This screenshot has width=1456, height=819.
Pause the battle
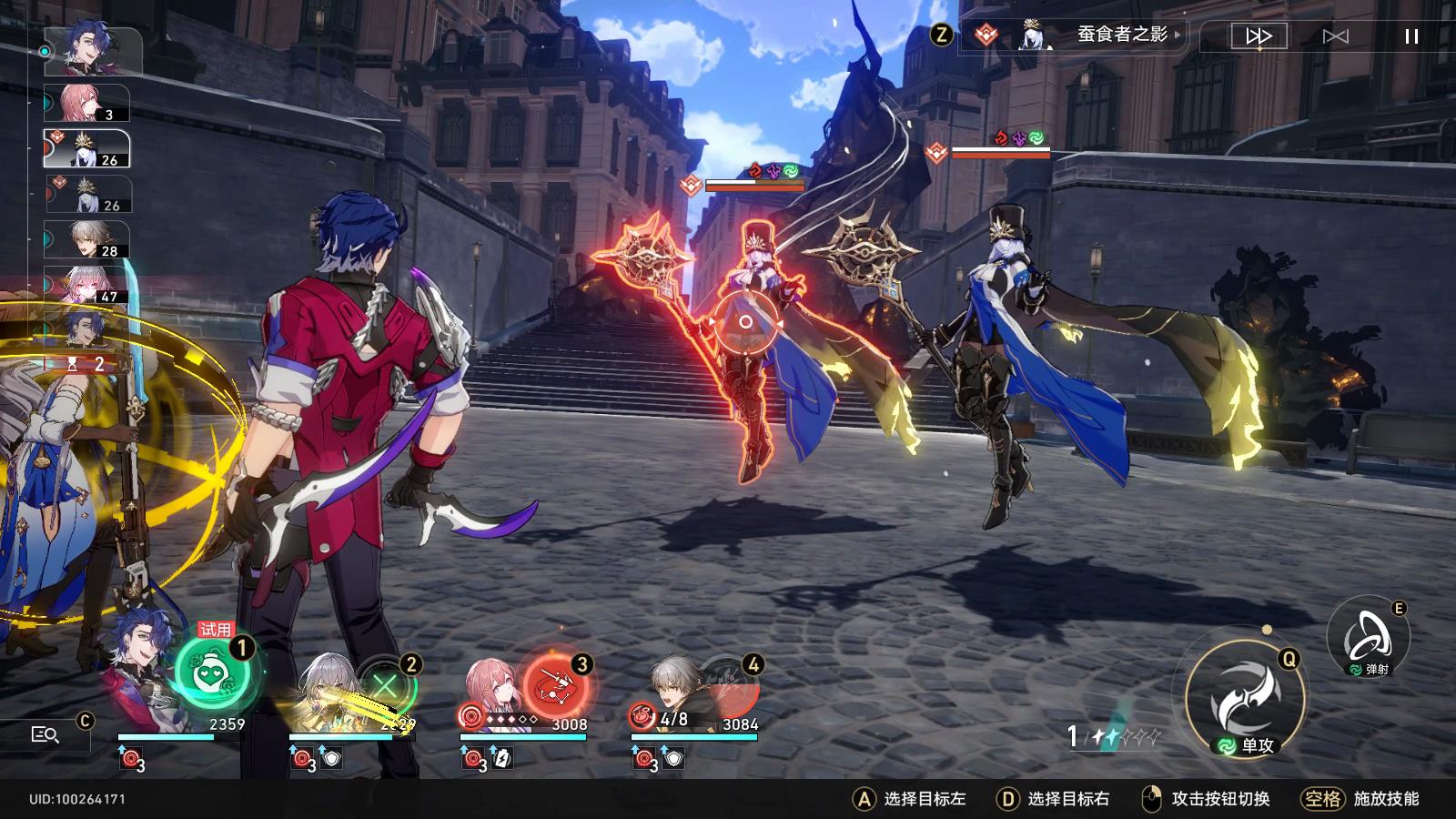1411,36
